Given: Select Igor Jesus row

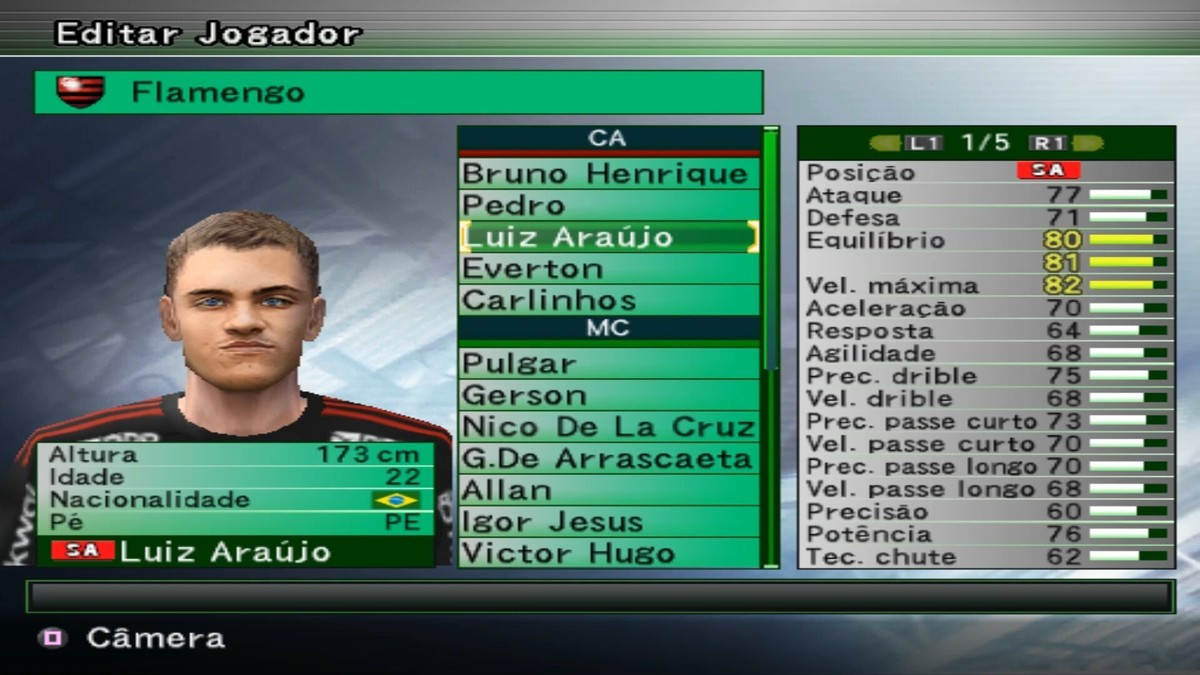Looking at the screenshot, I should coord(607,522).
